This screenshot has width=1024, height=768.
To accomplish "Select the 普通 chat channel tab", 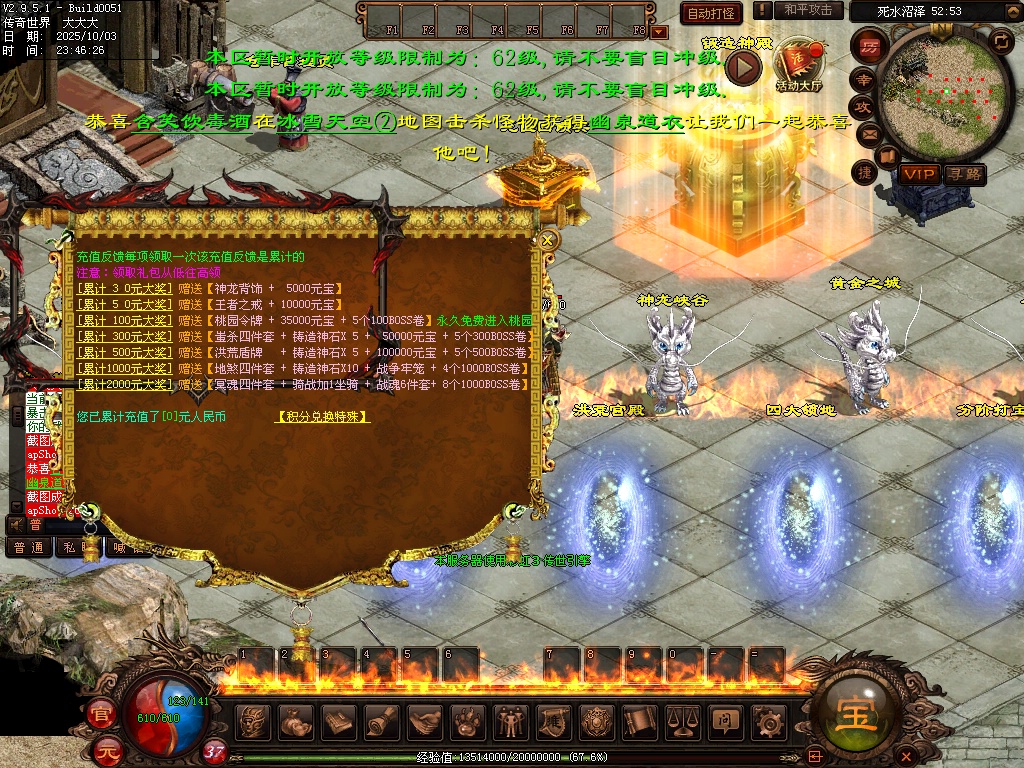I will tap(28, 547).
